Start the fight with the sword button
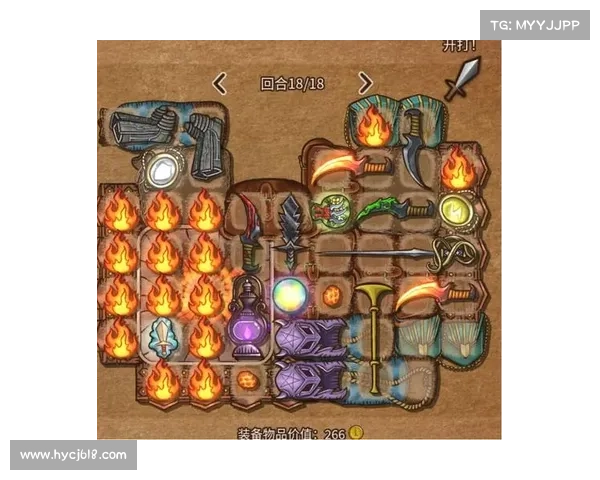Screen dimensions: 600x480 coord(462,78)
